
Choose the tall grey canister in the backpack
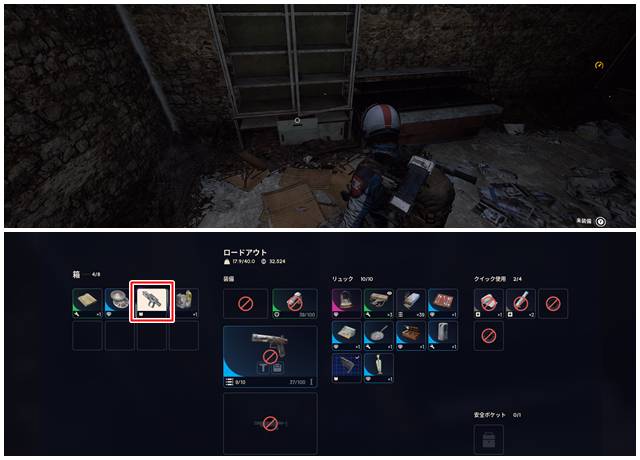[442, 334]
